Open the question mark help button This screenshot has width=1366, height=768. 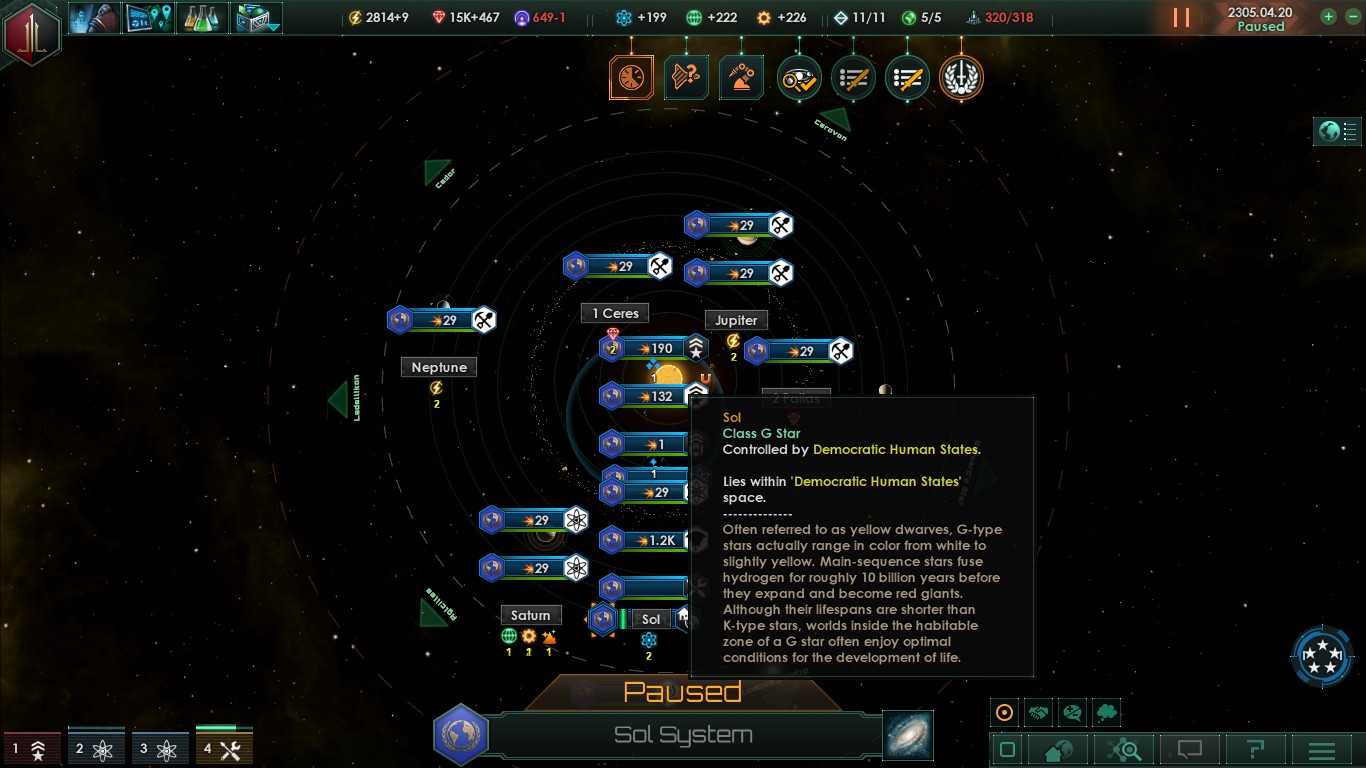coord(1256,750)
